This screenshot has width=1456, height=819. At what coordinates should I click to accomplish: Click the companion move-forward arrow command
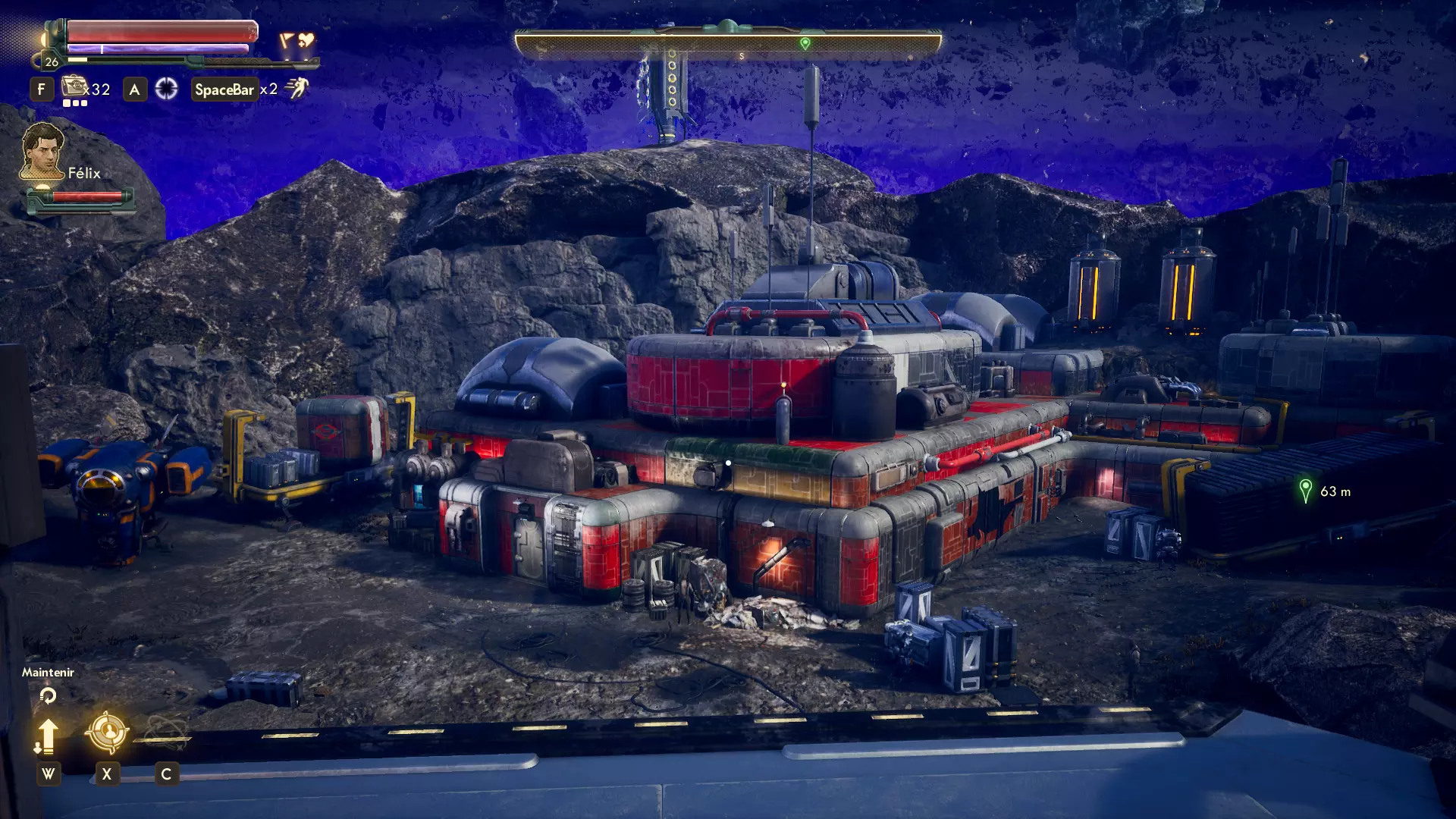tap(47, 736)
